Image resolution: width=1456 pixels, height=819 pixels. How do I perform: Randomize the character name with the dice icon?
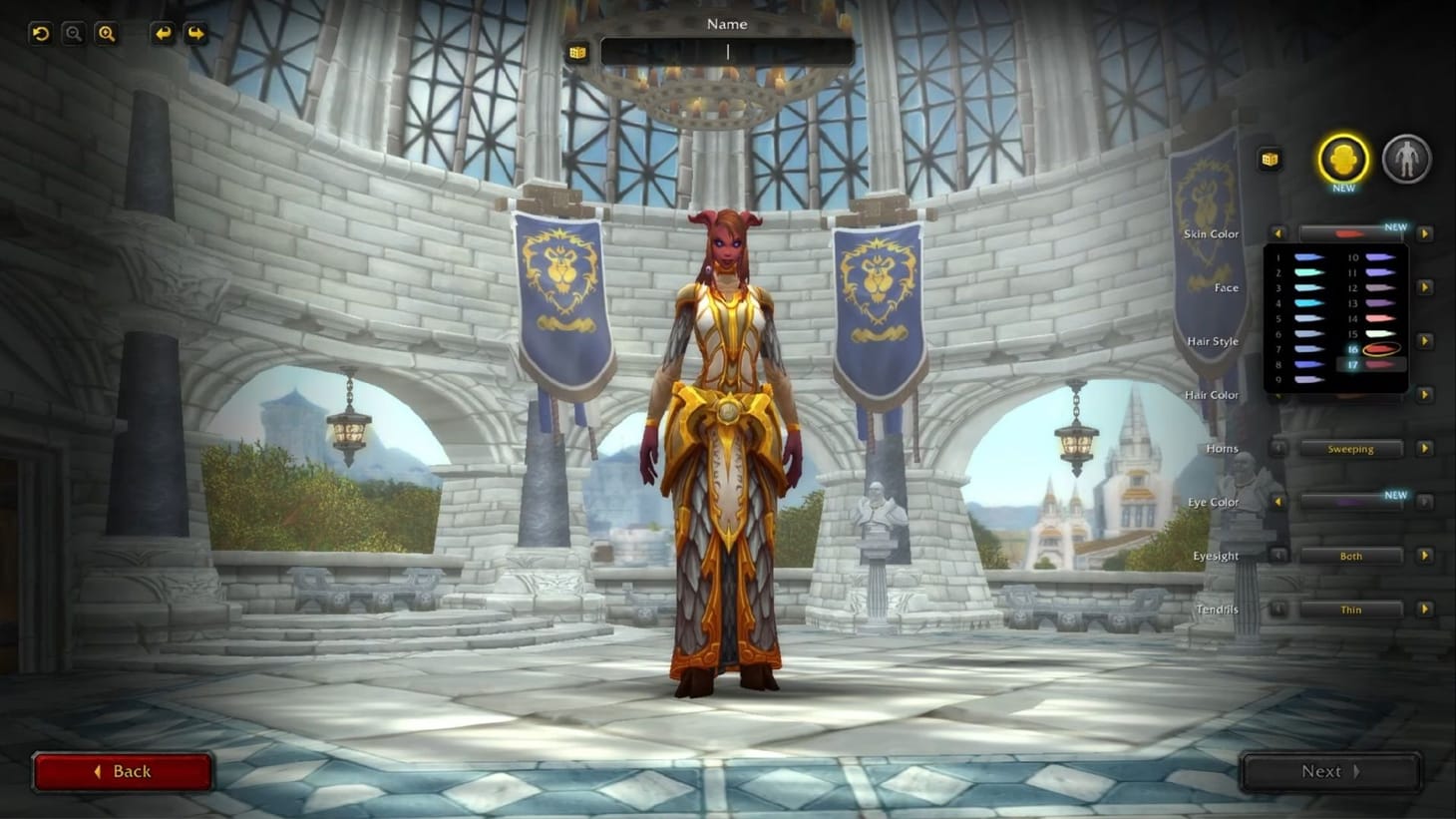tap(578, 52)
